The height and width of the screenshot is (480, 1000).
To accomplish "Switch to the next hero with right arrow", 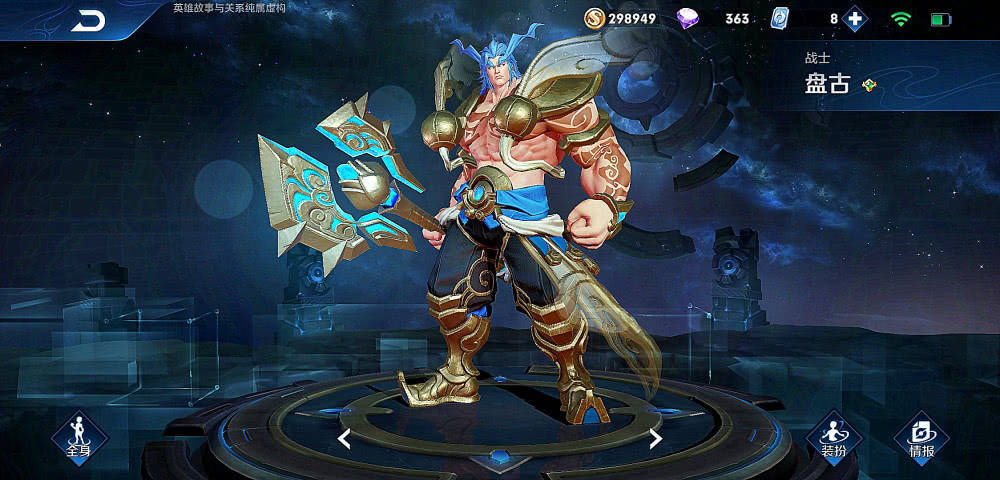I will 656,438.
